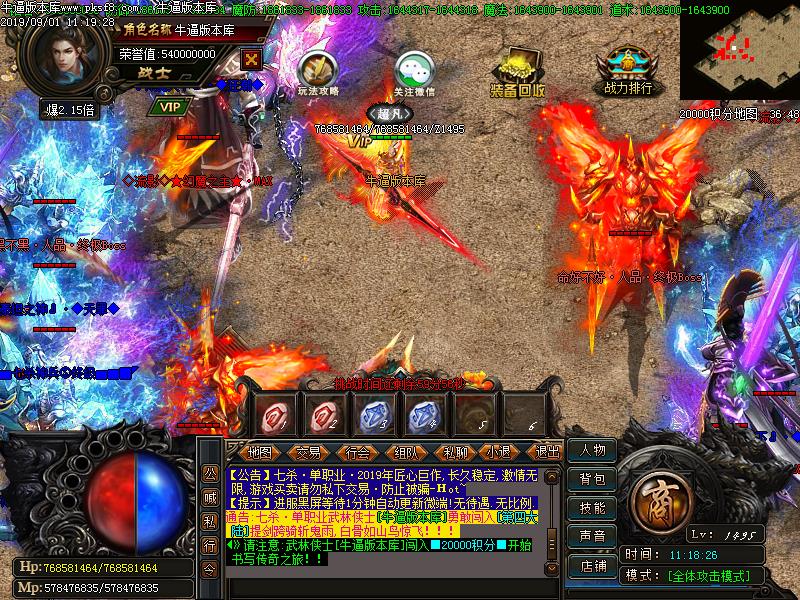
Task: Click the 退出 exit button
Action: click(548, 453)
